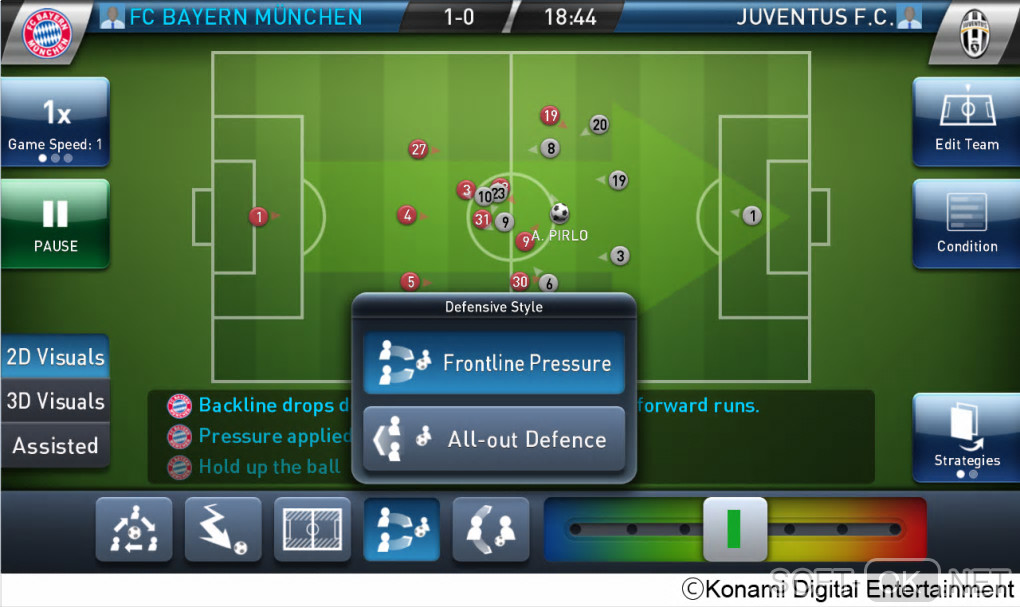Open the pitch zone tactic icon
The width and height of the screenshot is (1020, 607).
(312, 529)
